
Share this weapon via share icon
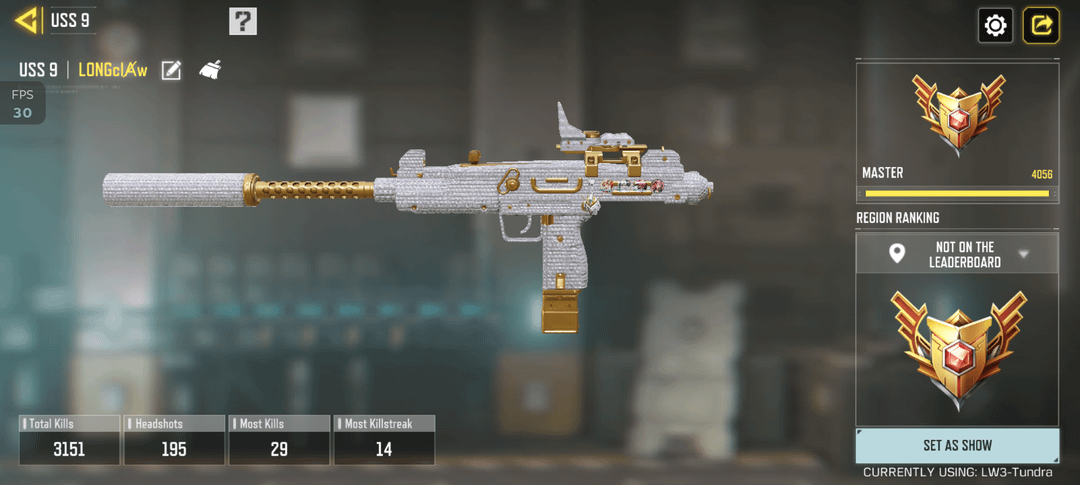1041,25
